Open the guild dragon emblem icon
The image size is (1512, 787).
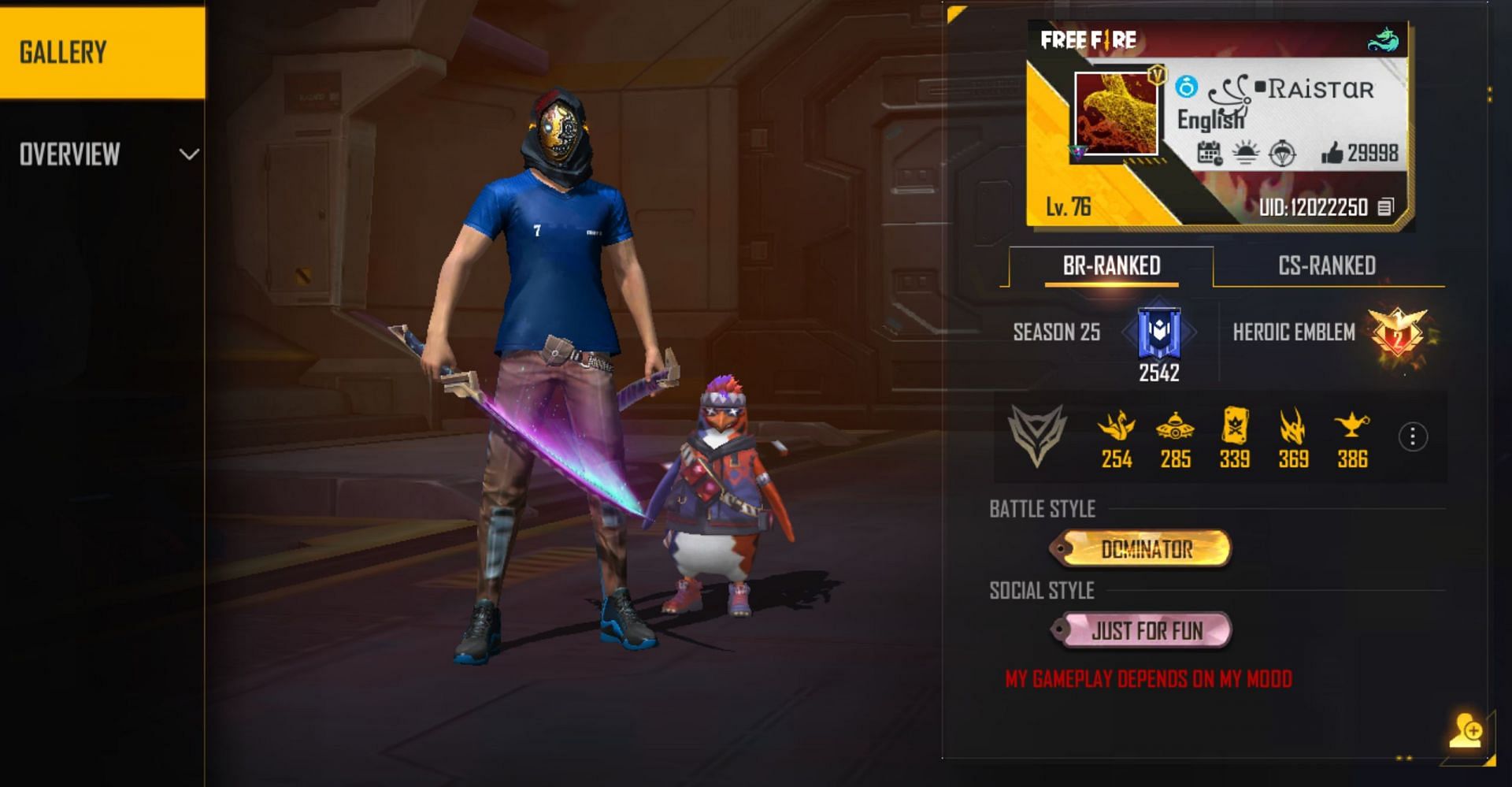point(1384,39)
